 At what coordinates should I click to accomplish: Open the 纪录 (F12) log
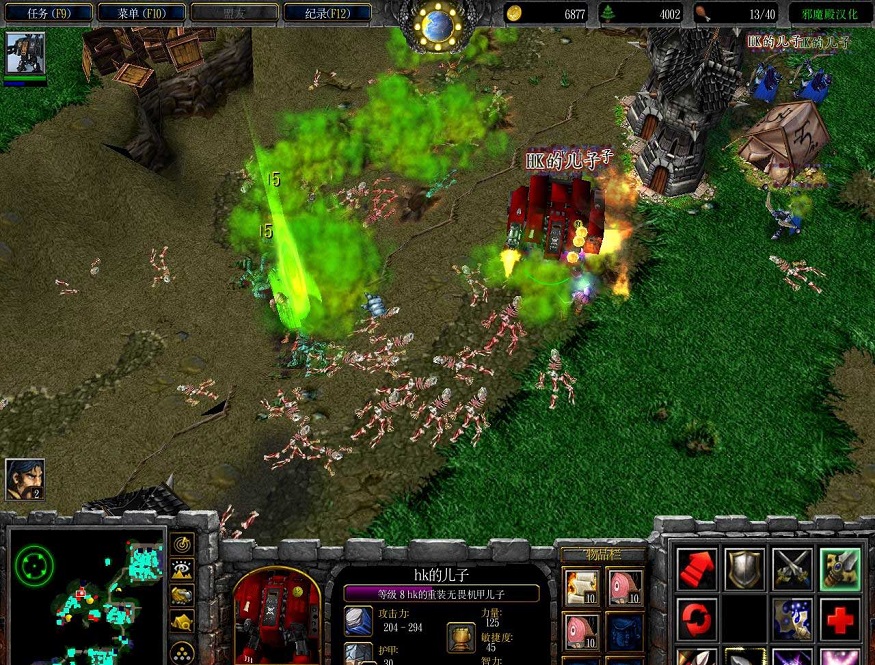coord(326,13)
